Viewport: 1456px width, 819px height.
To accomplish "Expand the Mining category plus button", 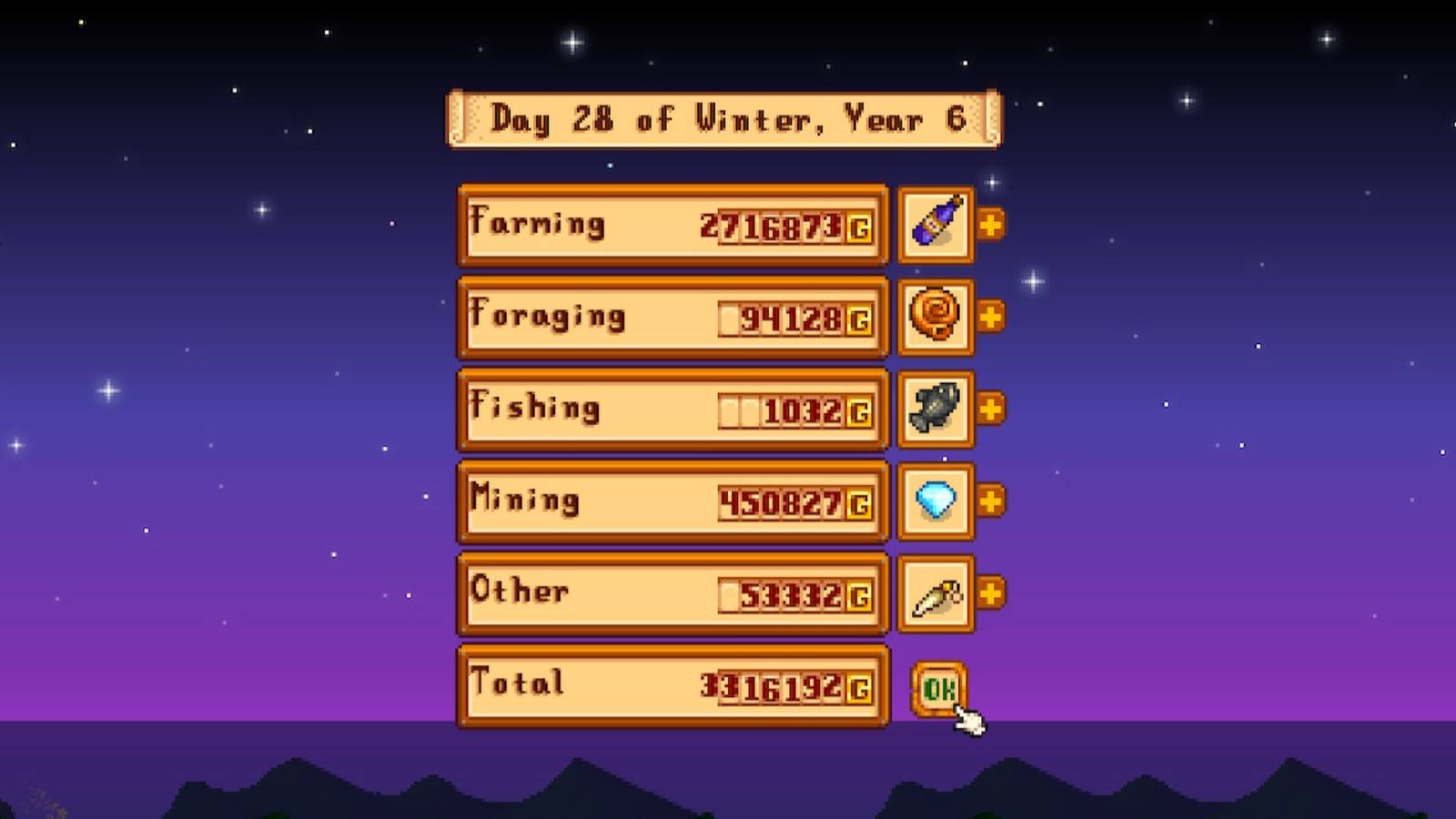I will (991, 501).
